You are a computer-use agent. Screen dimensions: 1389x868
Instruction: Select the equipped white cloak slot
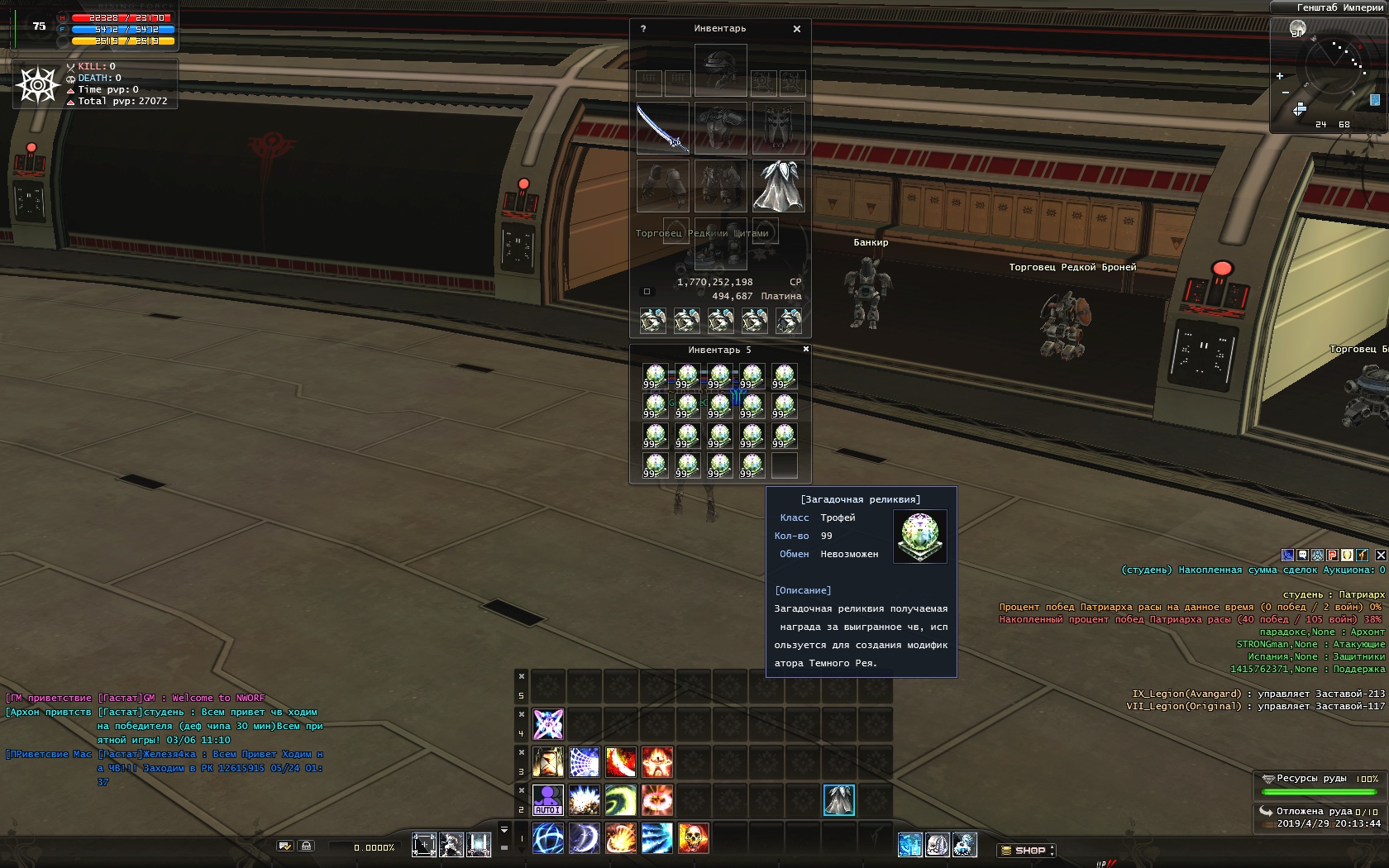[778, 186]
